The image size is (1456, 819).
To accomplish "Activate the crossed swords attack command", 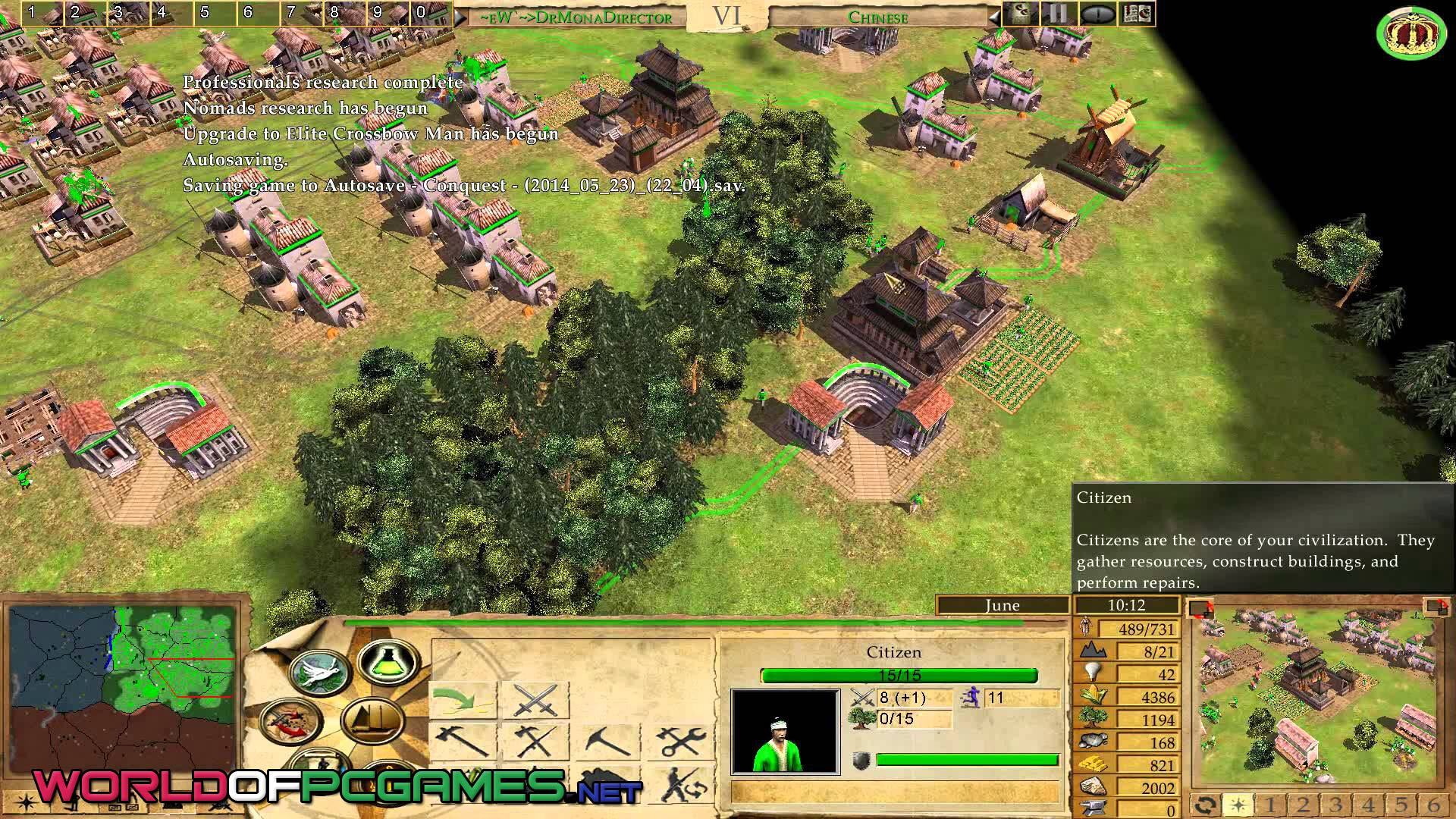I will (536, 698).
